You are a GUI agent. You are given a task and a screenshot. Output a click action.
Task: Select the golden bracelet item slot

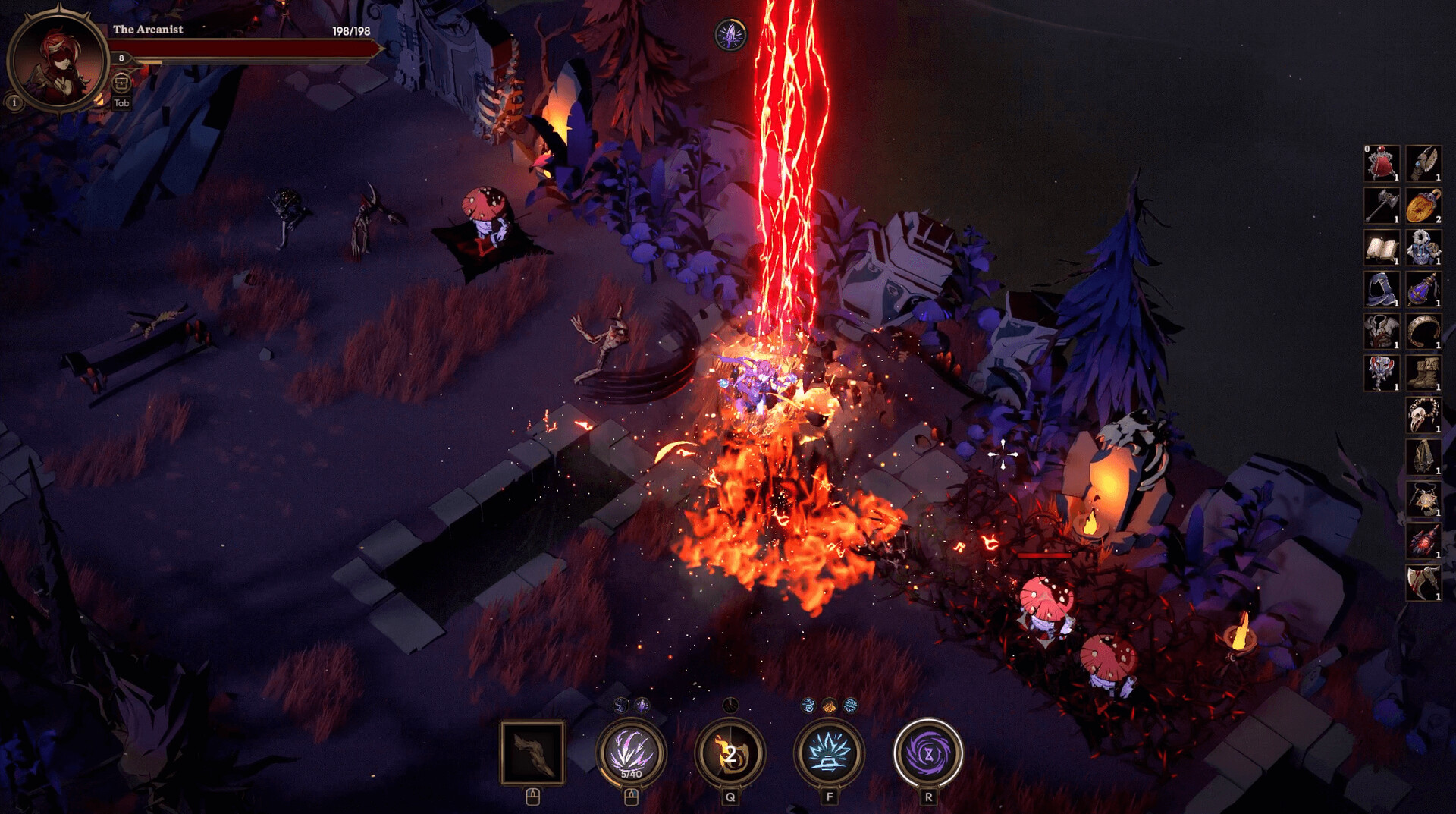pyautogui.click(x=1423, y=332)
